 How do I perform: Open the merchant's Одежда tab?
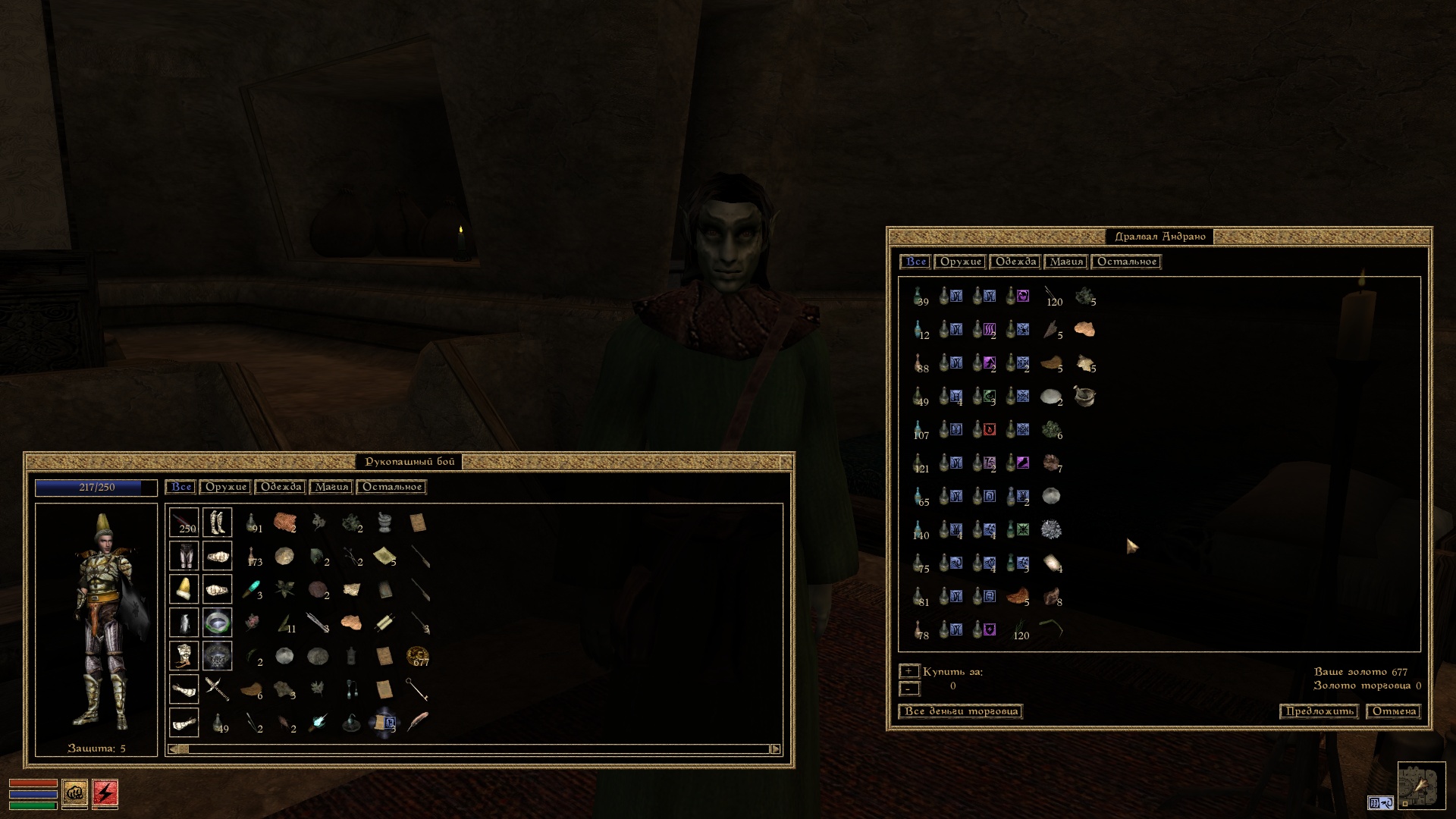1015,262
